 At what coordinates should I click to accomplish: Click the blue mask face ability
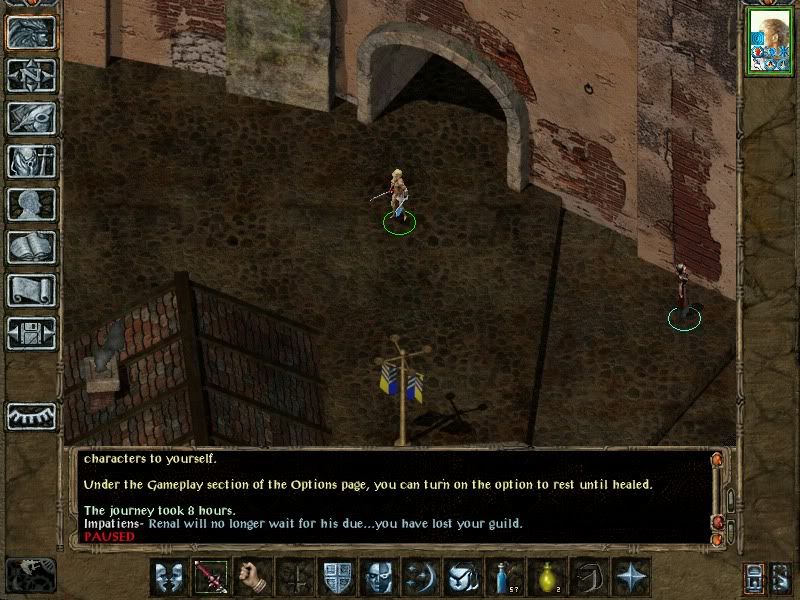(378, 578)
